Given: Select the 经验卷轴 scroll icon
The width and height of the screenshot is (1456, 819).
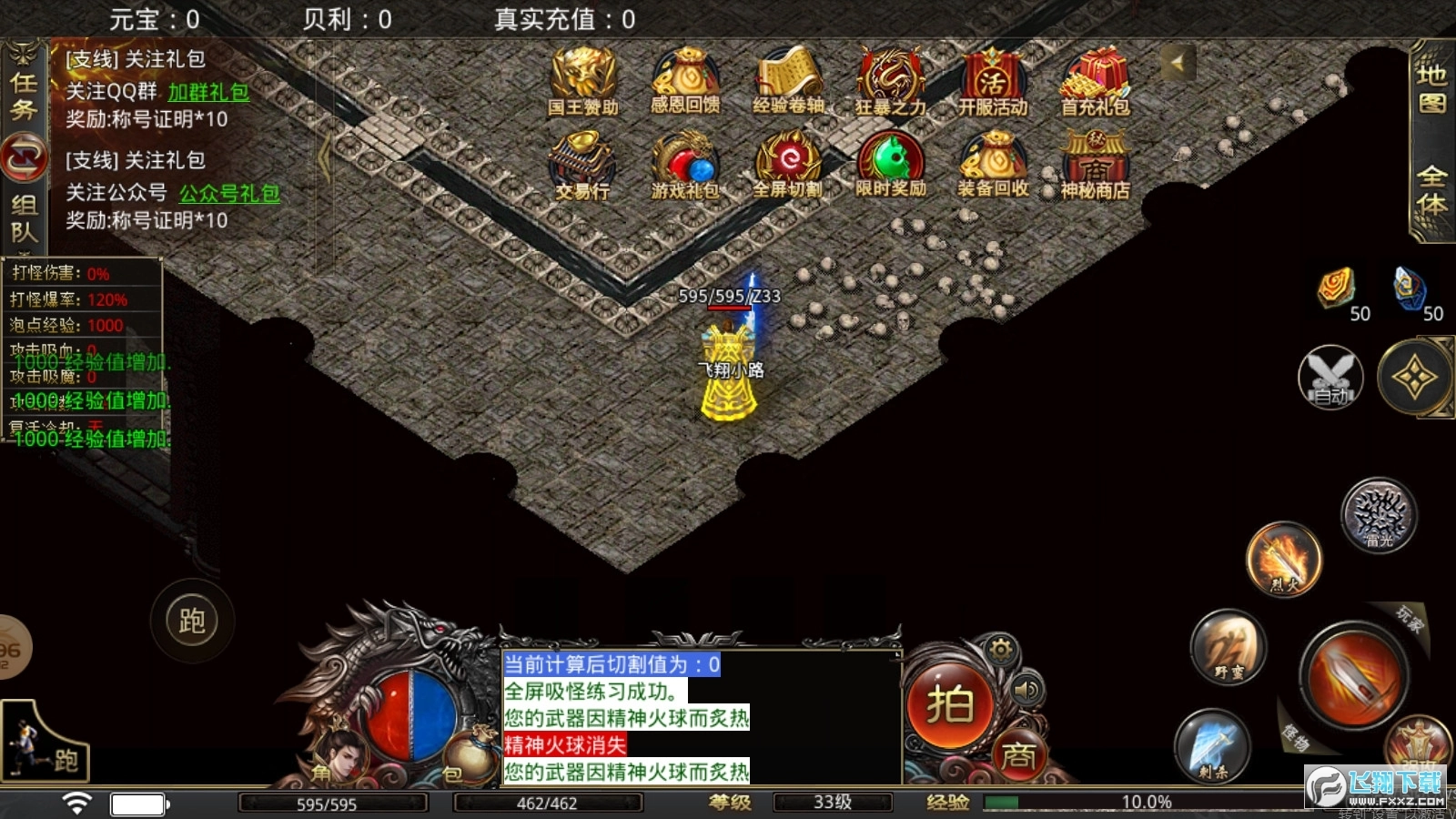Looking at the screenshot, I should coord(788,80).
